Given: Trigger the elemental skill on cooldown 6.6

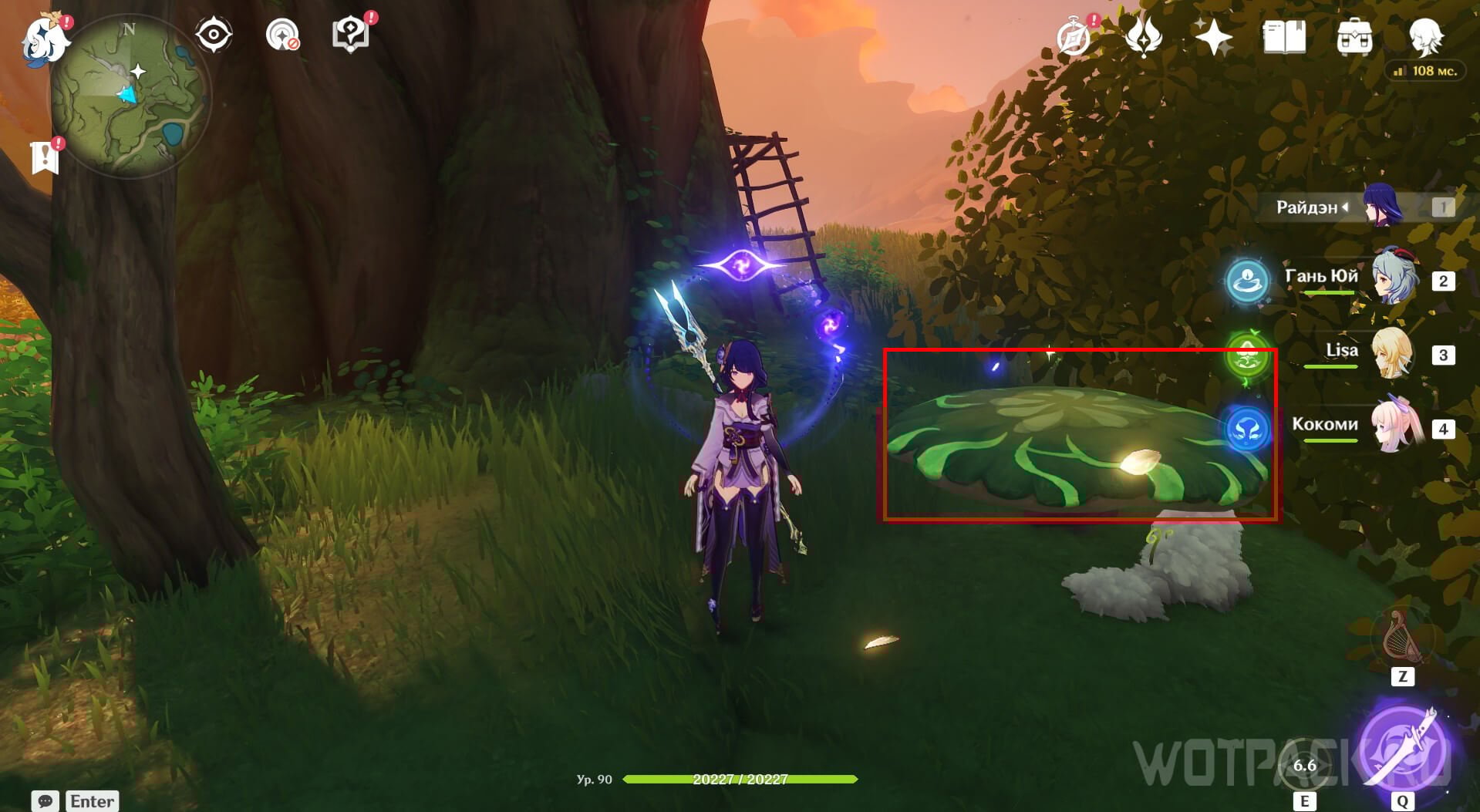Looking at the screenshot, I should coord(1304,765).
